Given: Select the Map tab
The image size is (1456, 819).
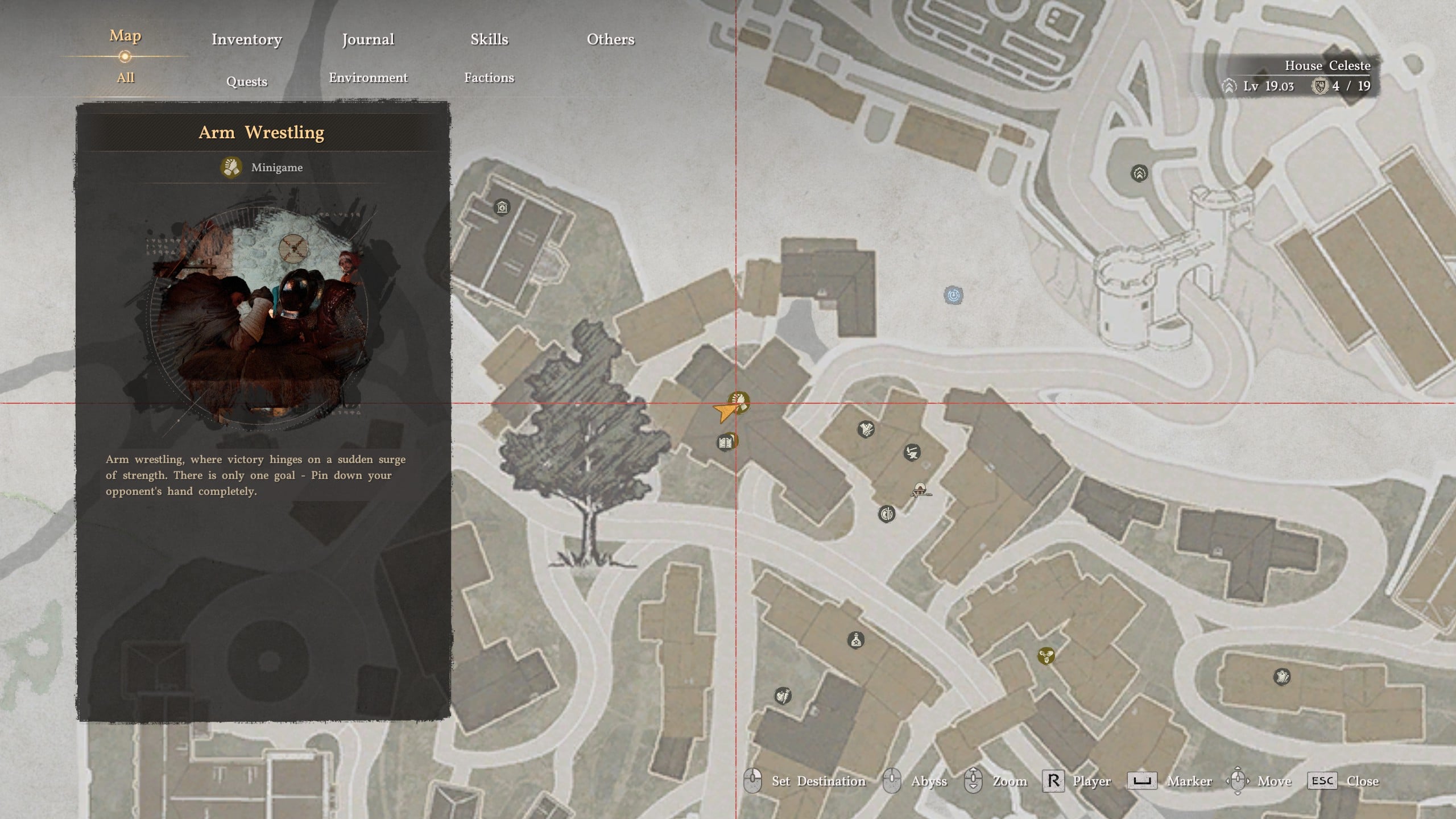Looking at the screenshot, I should point(125,36).
